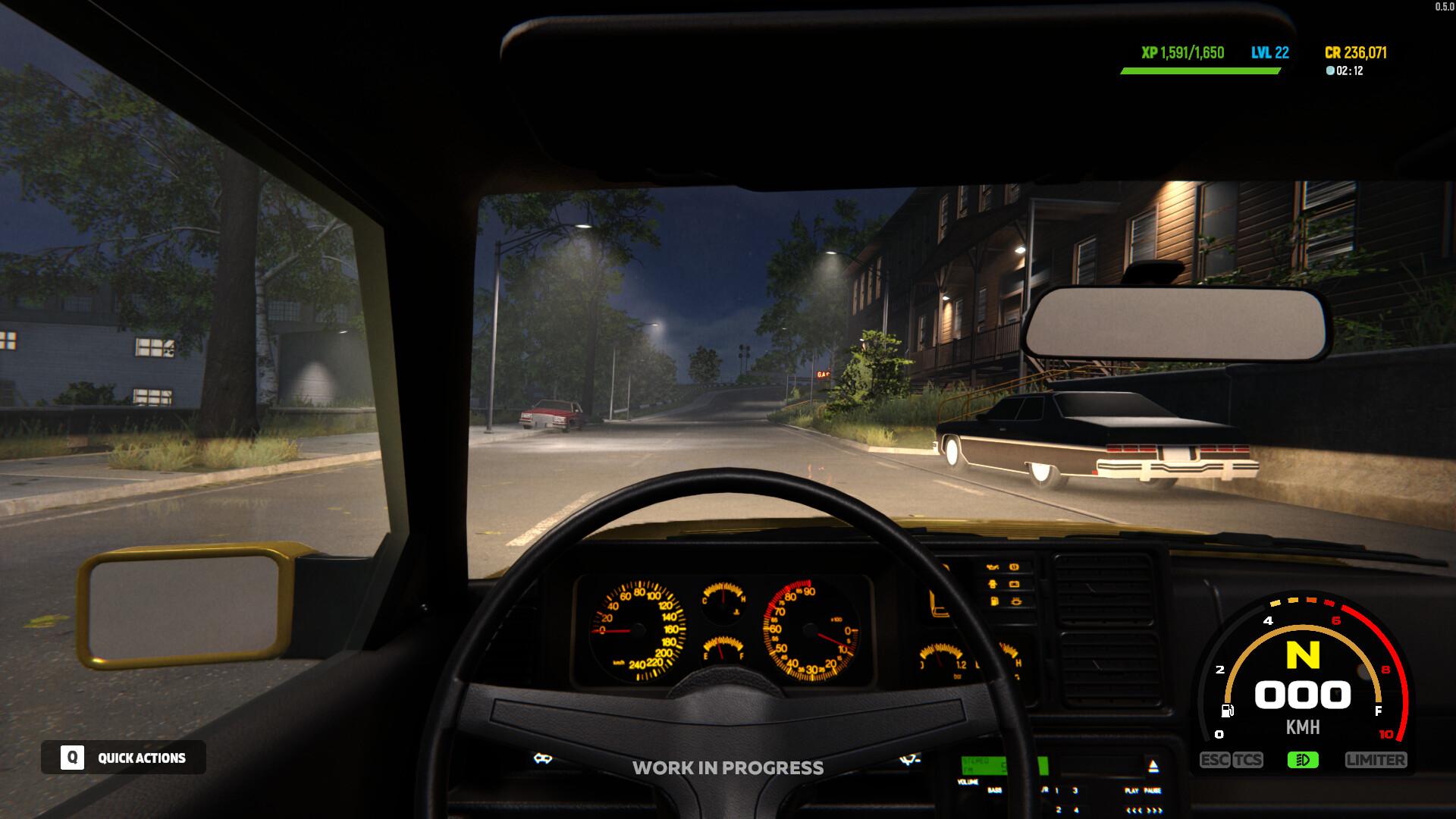Click the oil pressure warning light
The image size is (1456, 819).
[x=992, y=566]
